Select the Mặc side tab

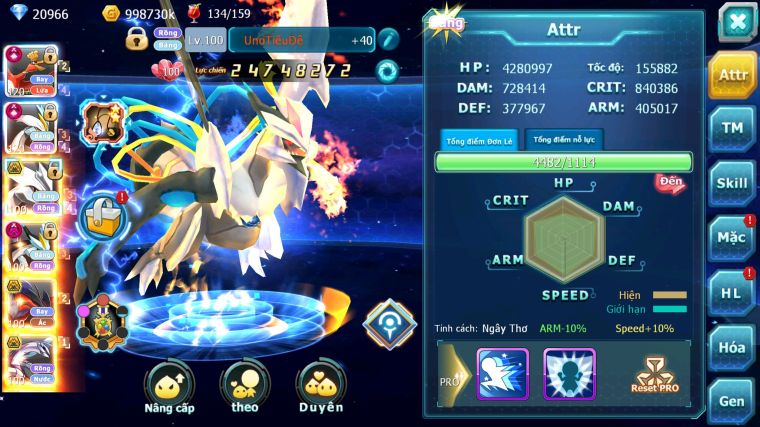pyautogui.click(x=732, y=237)
